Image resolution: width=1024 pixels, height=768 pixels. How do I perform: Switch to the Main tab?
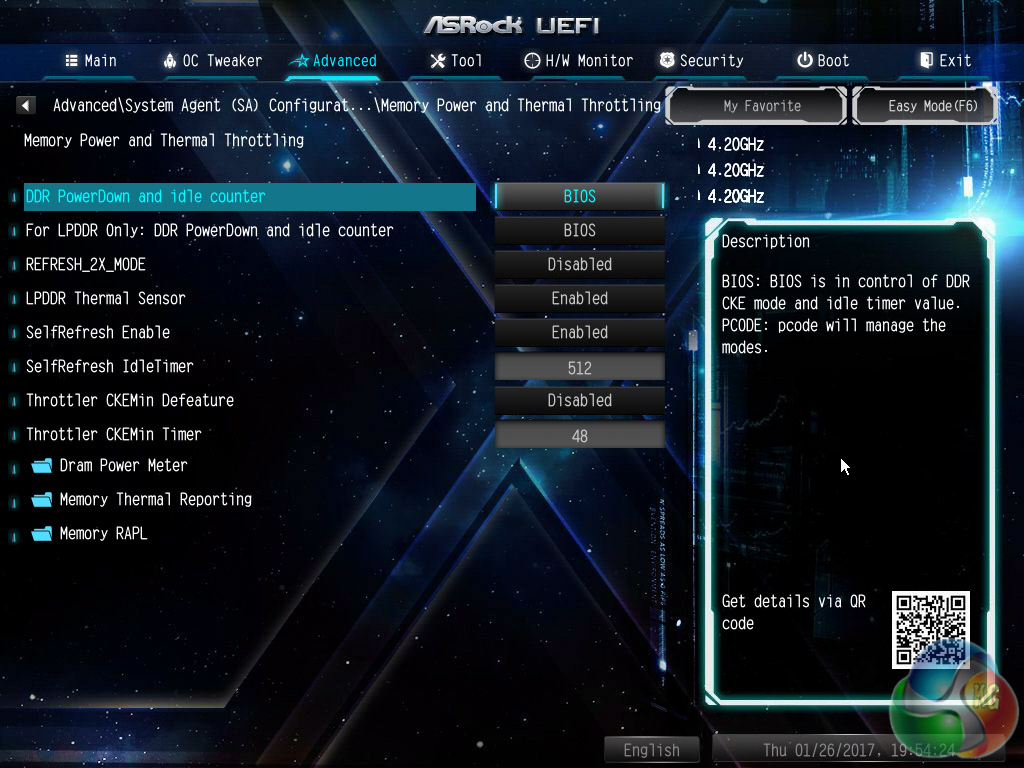coord(91,61)
